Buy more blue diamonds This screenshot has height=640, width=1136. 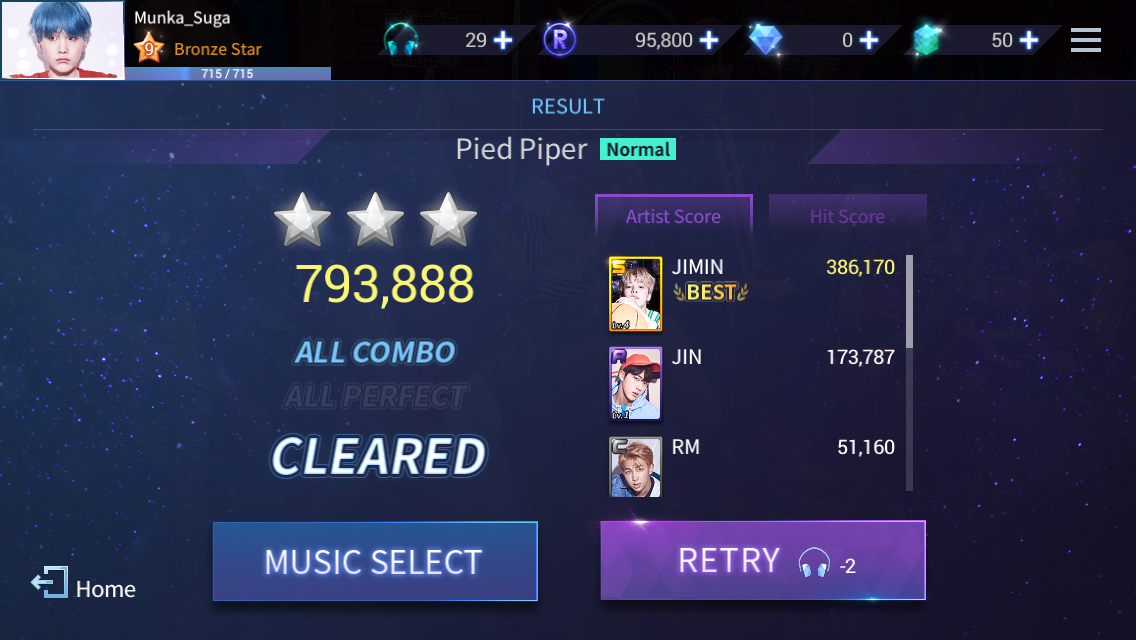point(869,40)
